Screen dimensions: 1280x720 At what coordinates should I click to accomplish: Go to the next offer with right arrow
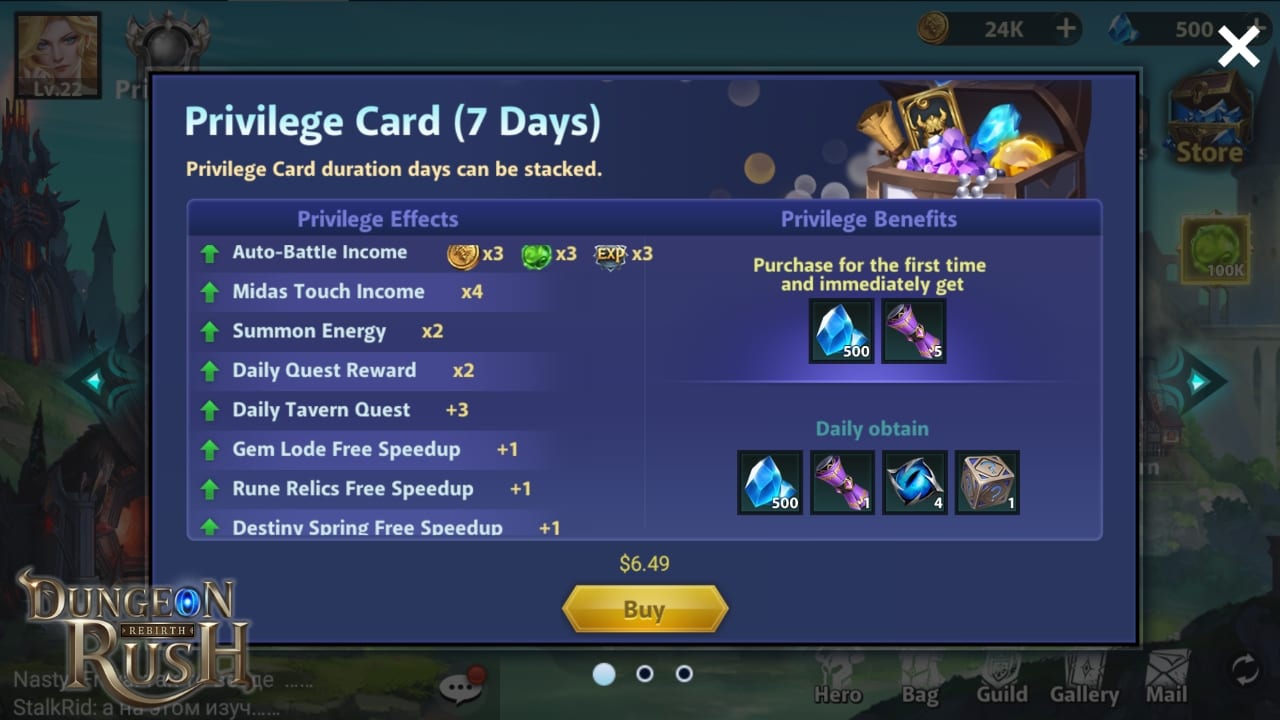1196,381
